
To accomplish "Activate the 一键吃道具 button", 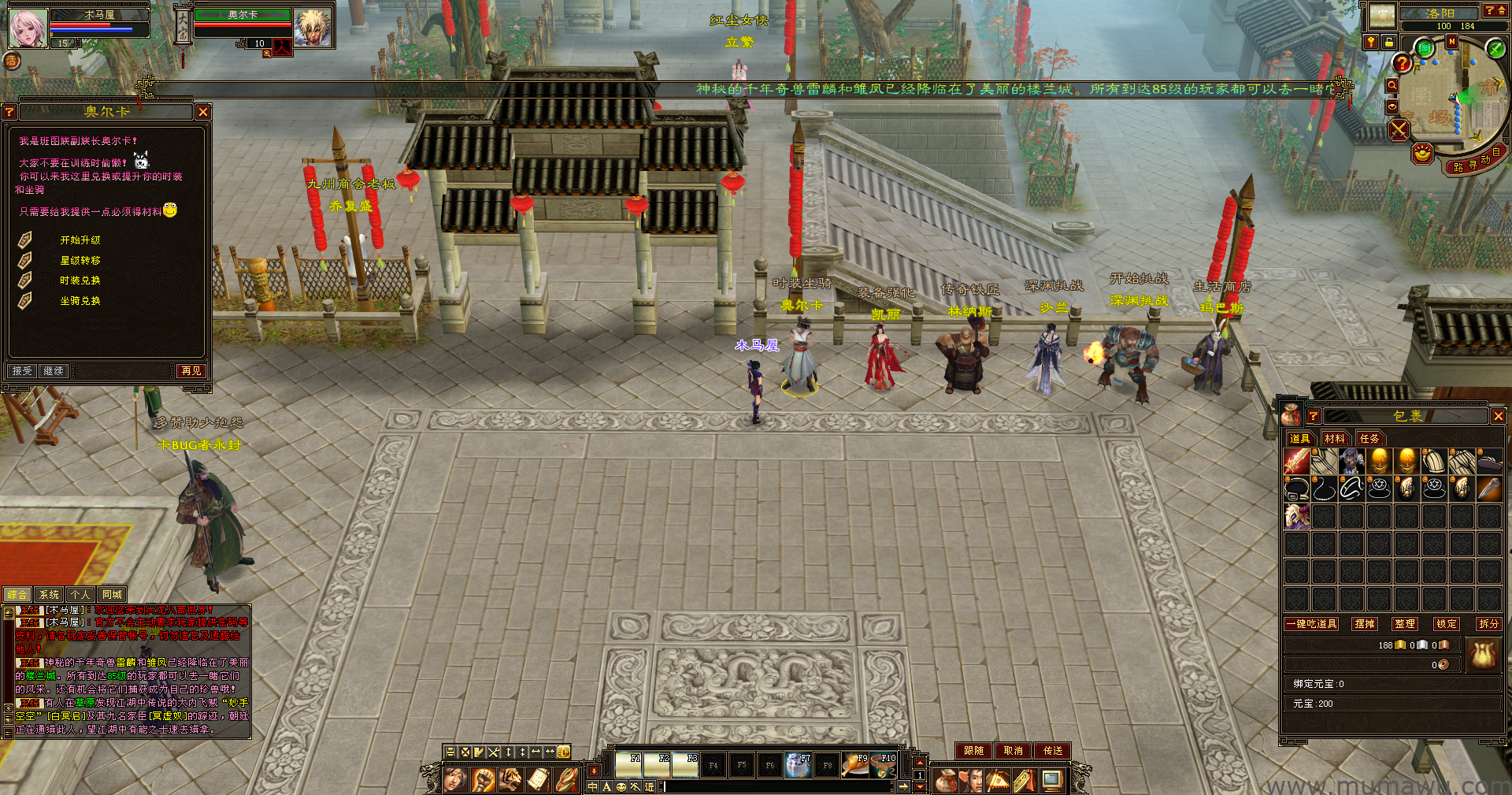I will [1311, 624].
